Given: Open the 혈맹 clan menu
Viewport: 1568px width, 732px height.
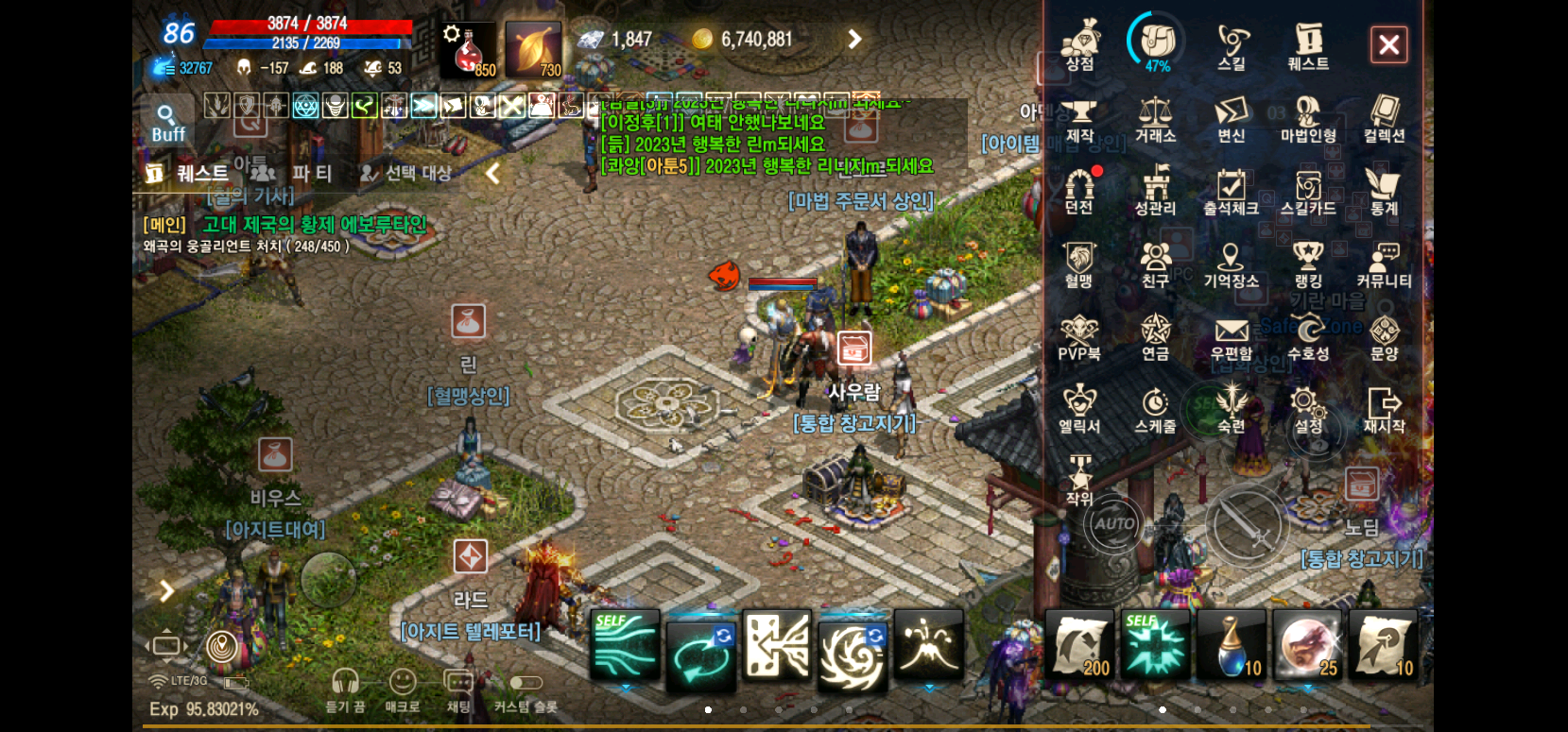Looking at the screenshot, I should (x=1079, y=264).
